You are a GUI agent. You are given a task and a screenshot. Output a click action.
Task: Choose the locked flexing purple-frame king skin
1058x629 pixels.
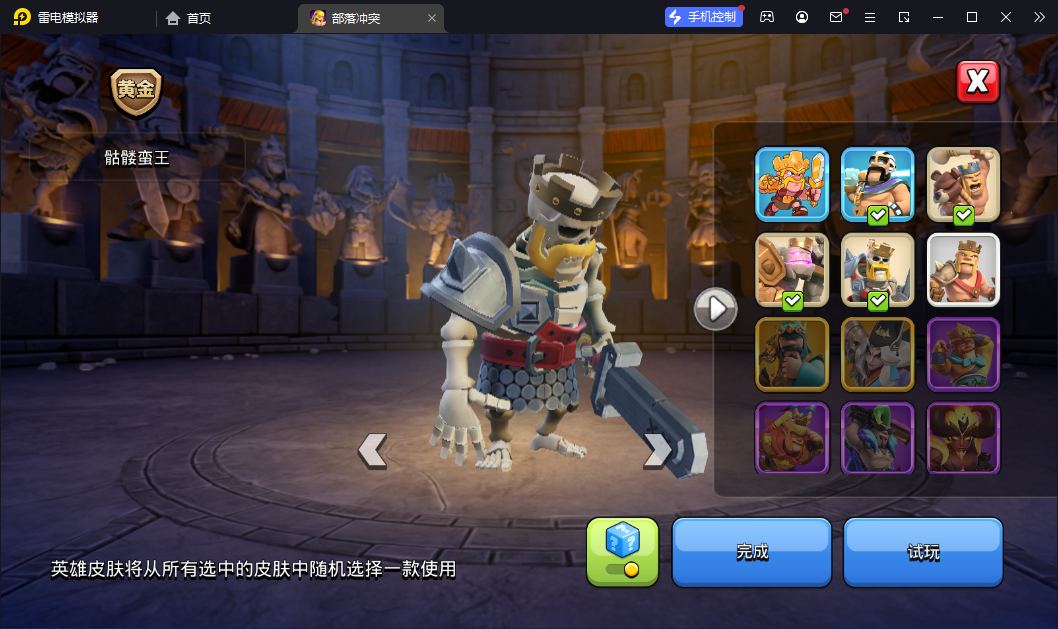coord(963,354)
